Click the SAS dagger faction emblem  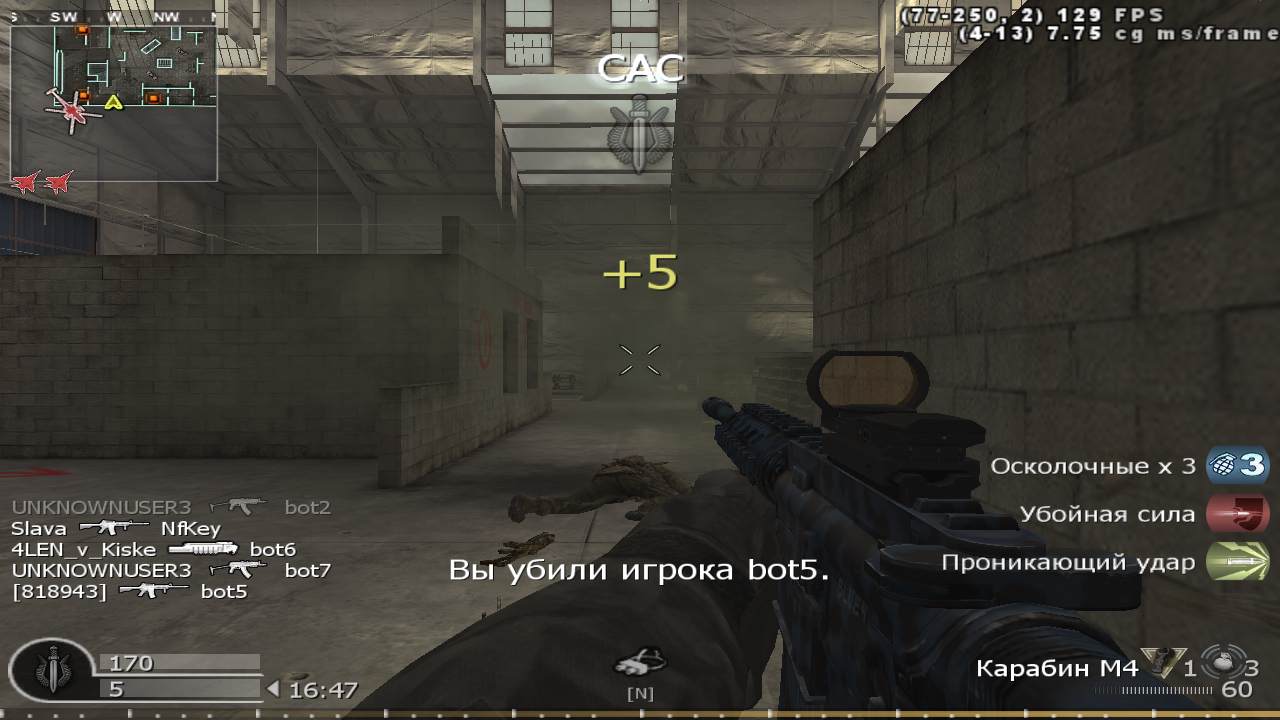(640, 130)
